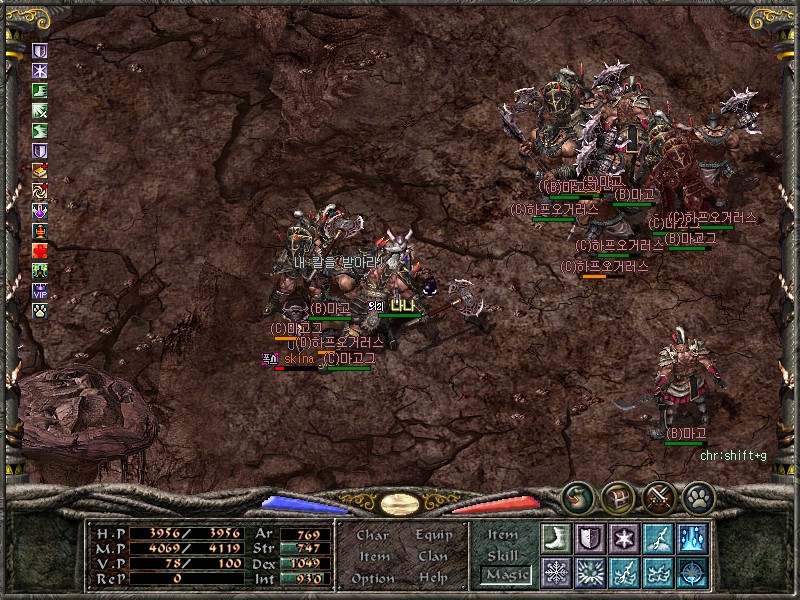Cast the large snowflake spell
800x600 pixels.
pos(555,572)
